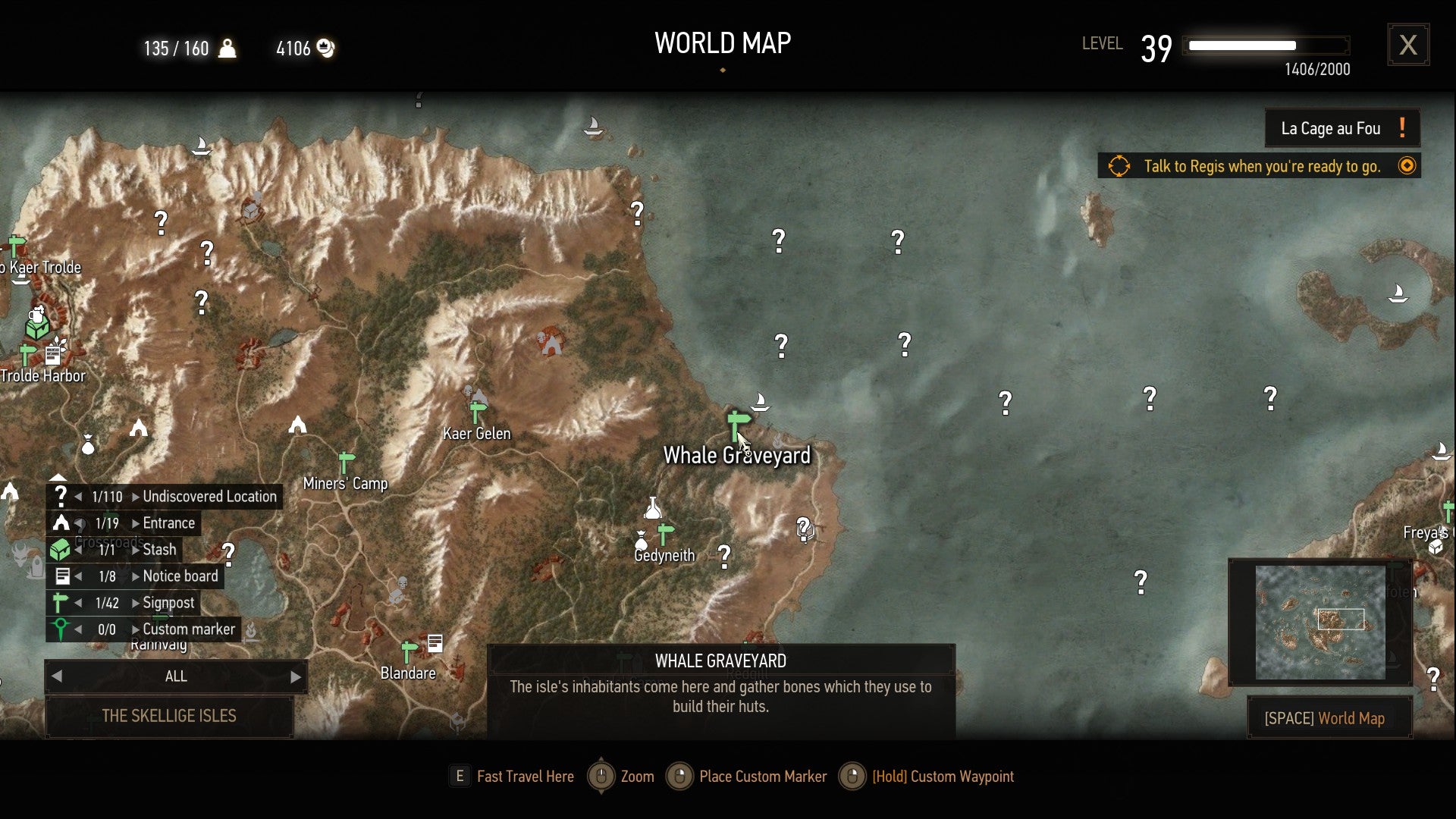Screen dimensions: 1456x819
Task: Toggle the Signpost map filter
Action: coord(61,602)
